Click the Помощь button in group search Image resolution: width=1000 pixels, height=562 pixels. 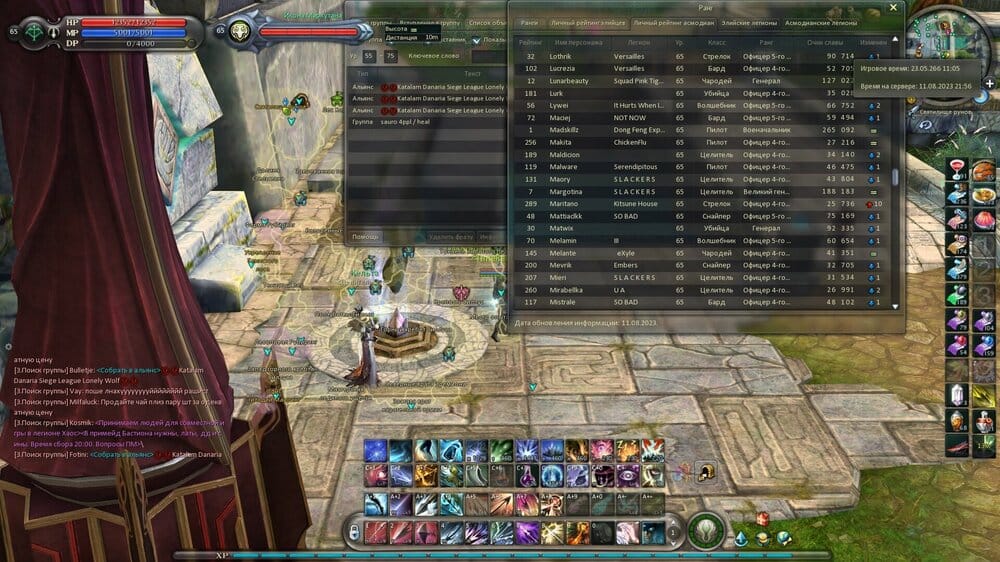[366, 236]
